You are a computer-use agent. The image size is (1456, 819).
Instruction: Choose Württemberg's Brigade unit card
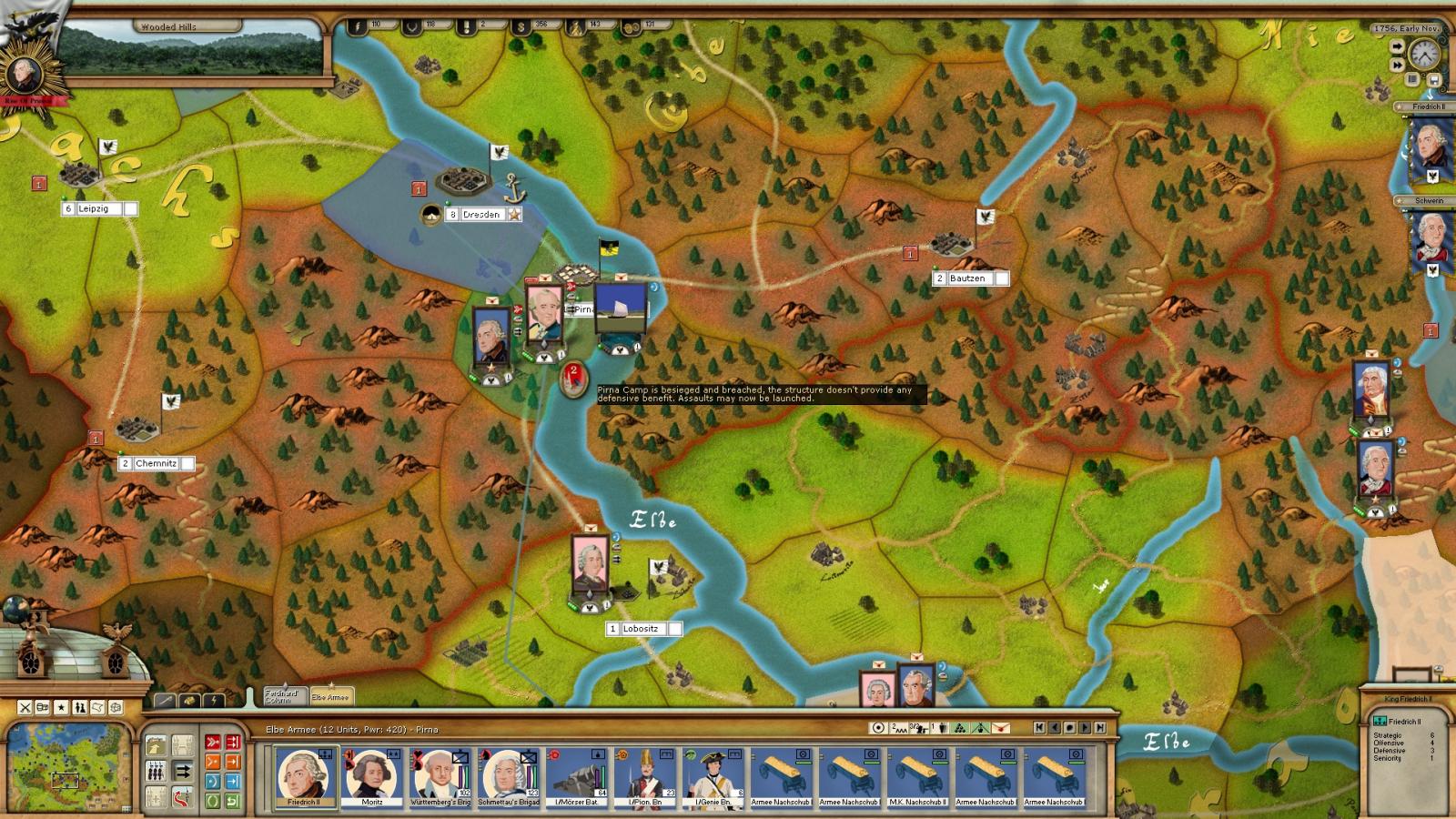coord(440,776)
